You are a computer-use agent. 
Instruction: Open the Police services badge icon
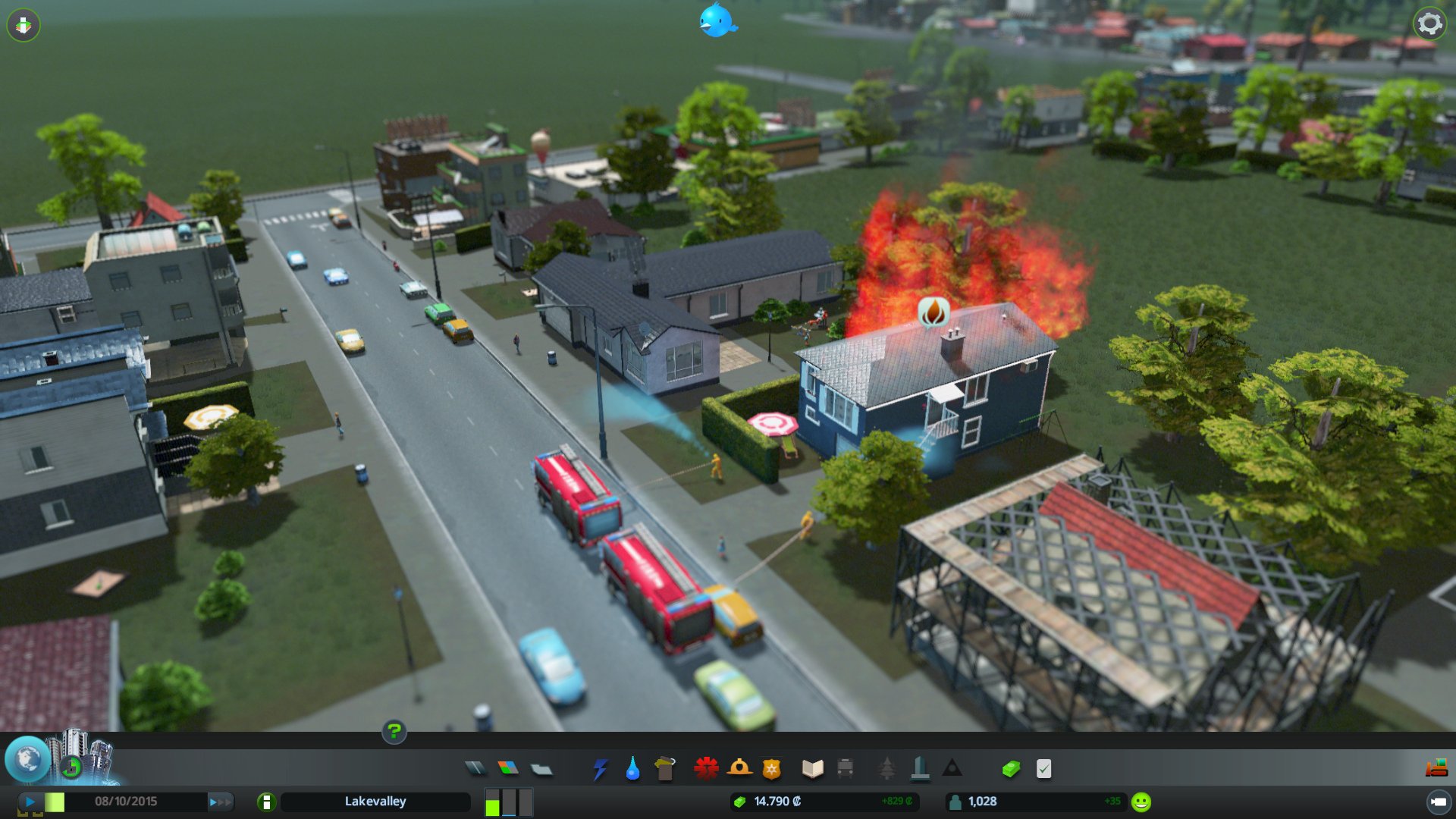coord(772,768)
